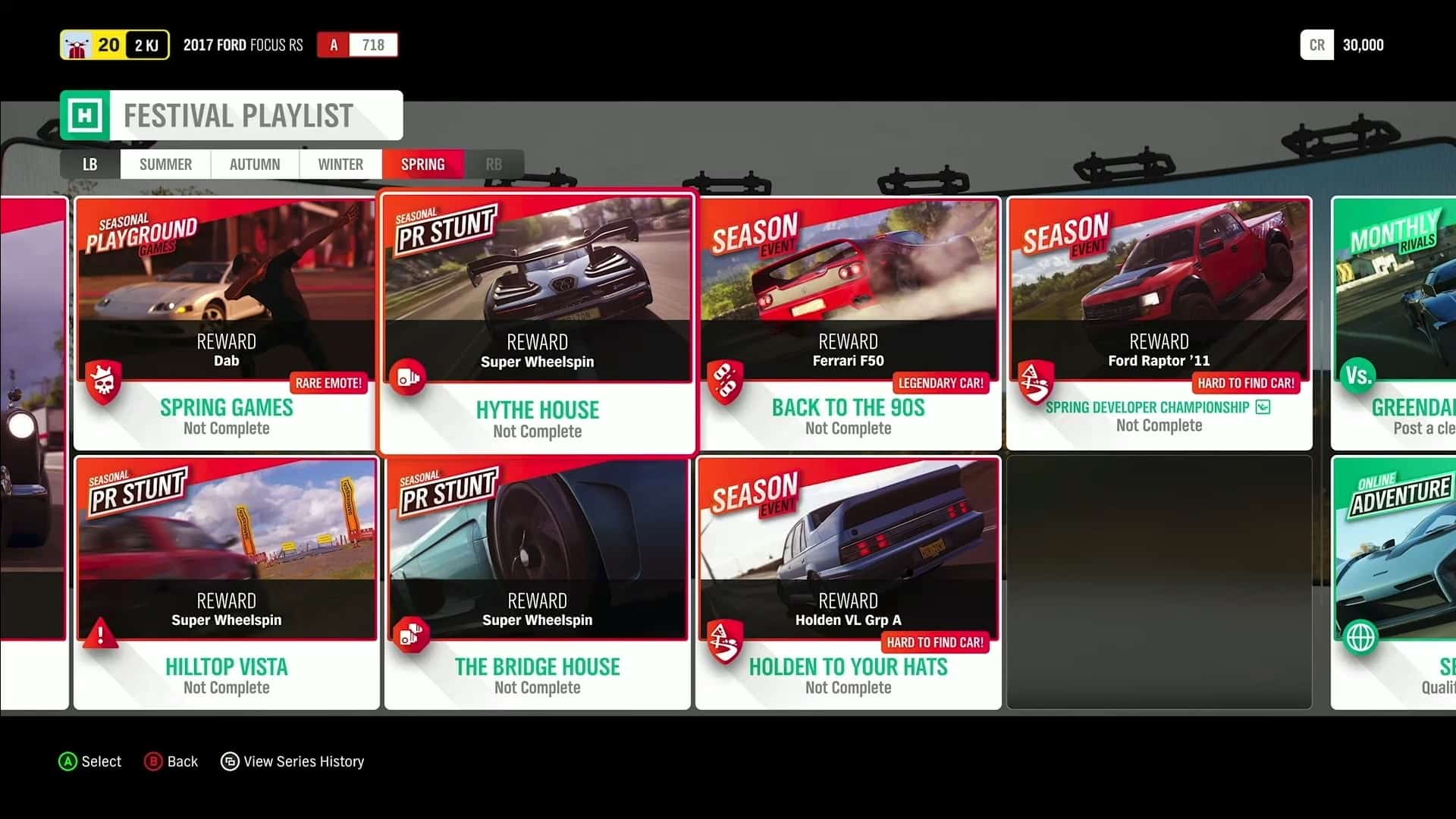Image resolution: width=1456 pixels, height=819 pixels.
Task: Select the globe icon on Online Adventure card
Action: coord(1357,637)
